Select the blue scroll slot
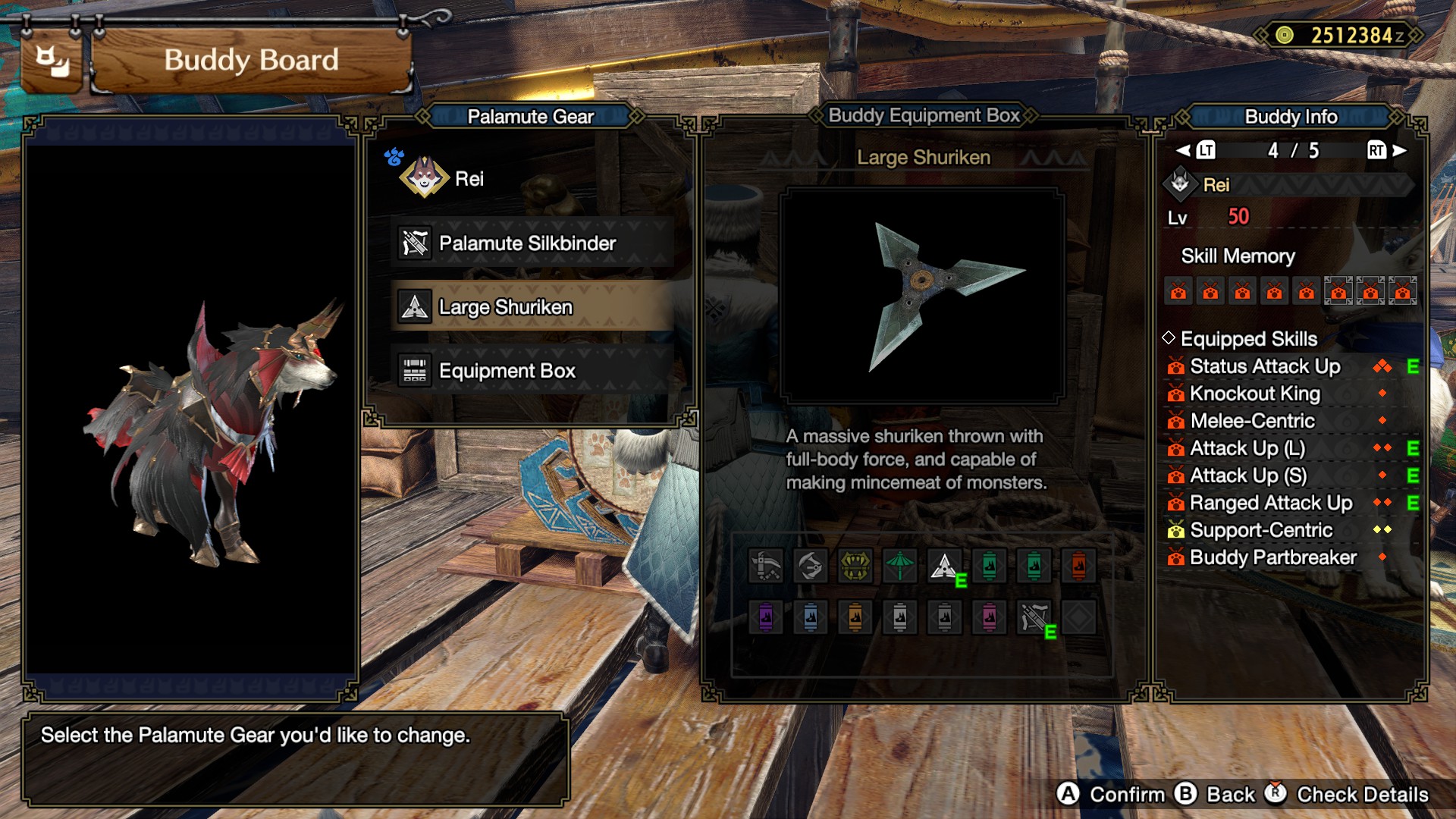The image size is (1456, 819). [811, 617]
